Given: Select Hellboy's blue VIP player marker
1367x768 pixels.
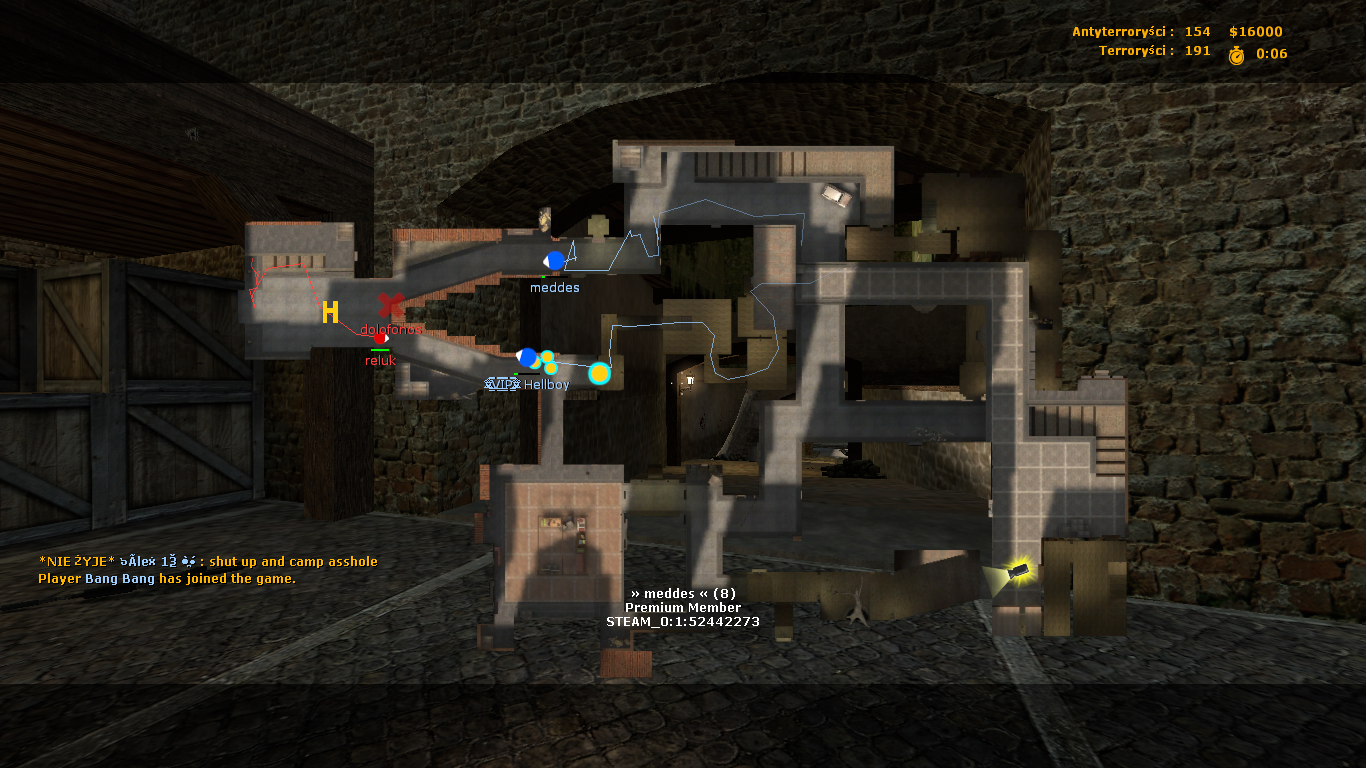Looking at the screenshot, I should (x=527, y=357).
